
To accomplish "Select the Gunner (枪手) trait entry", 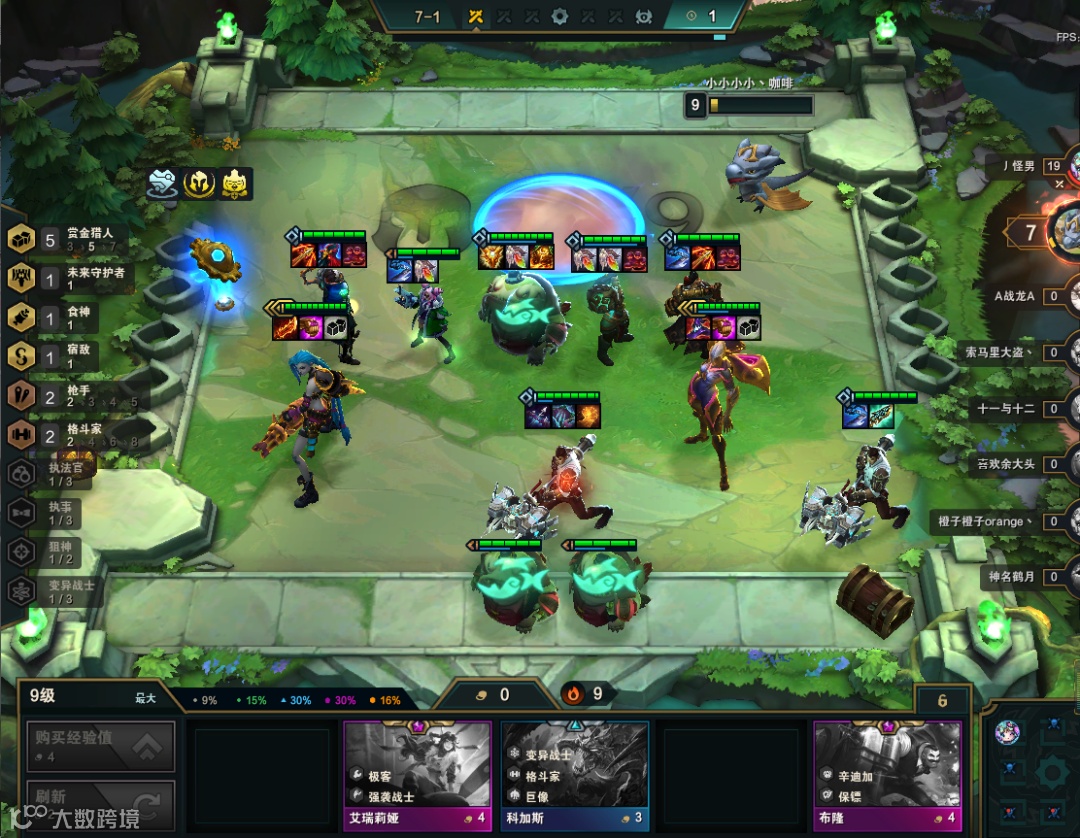I will (x=70, y=395).
